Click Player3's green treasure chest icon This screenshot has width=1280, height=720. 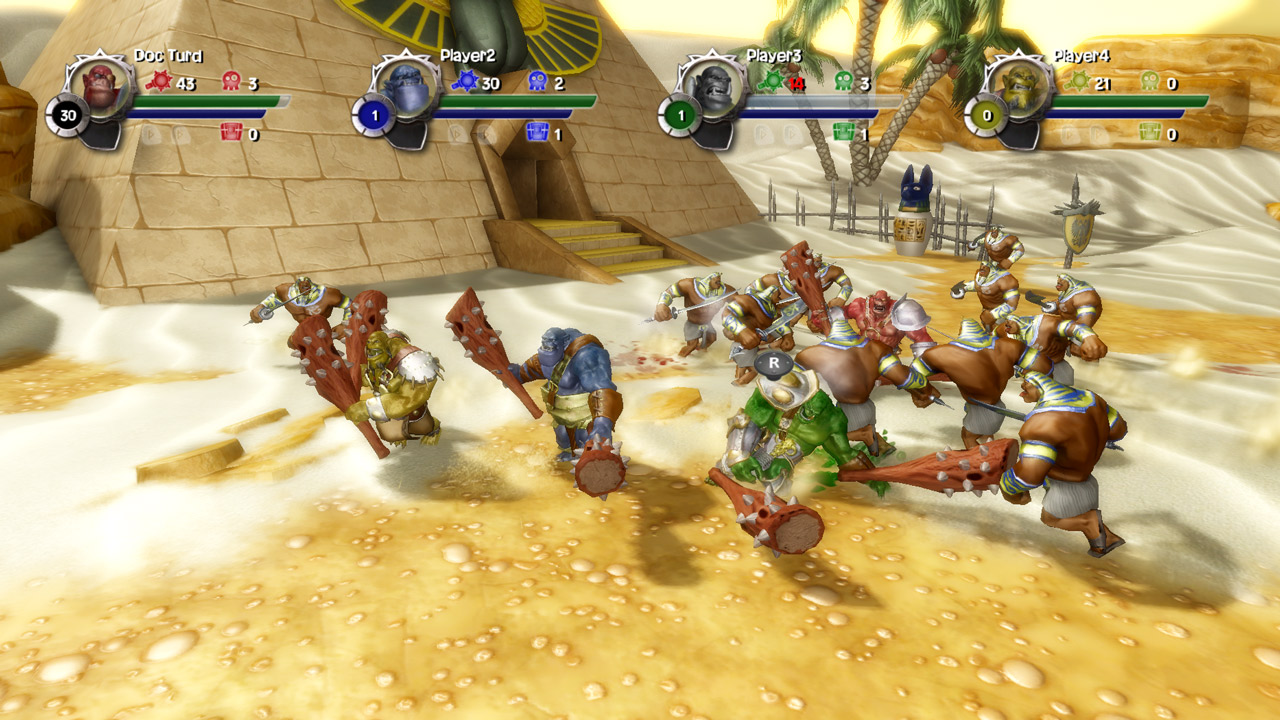tap(844, 132)
